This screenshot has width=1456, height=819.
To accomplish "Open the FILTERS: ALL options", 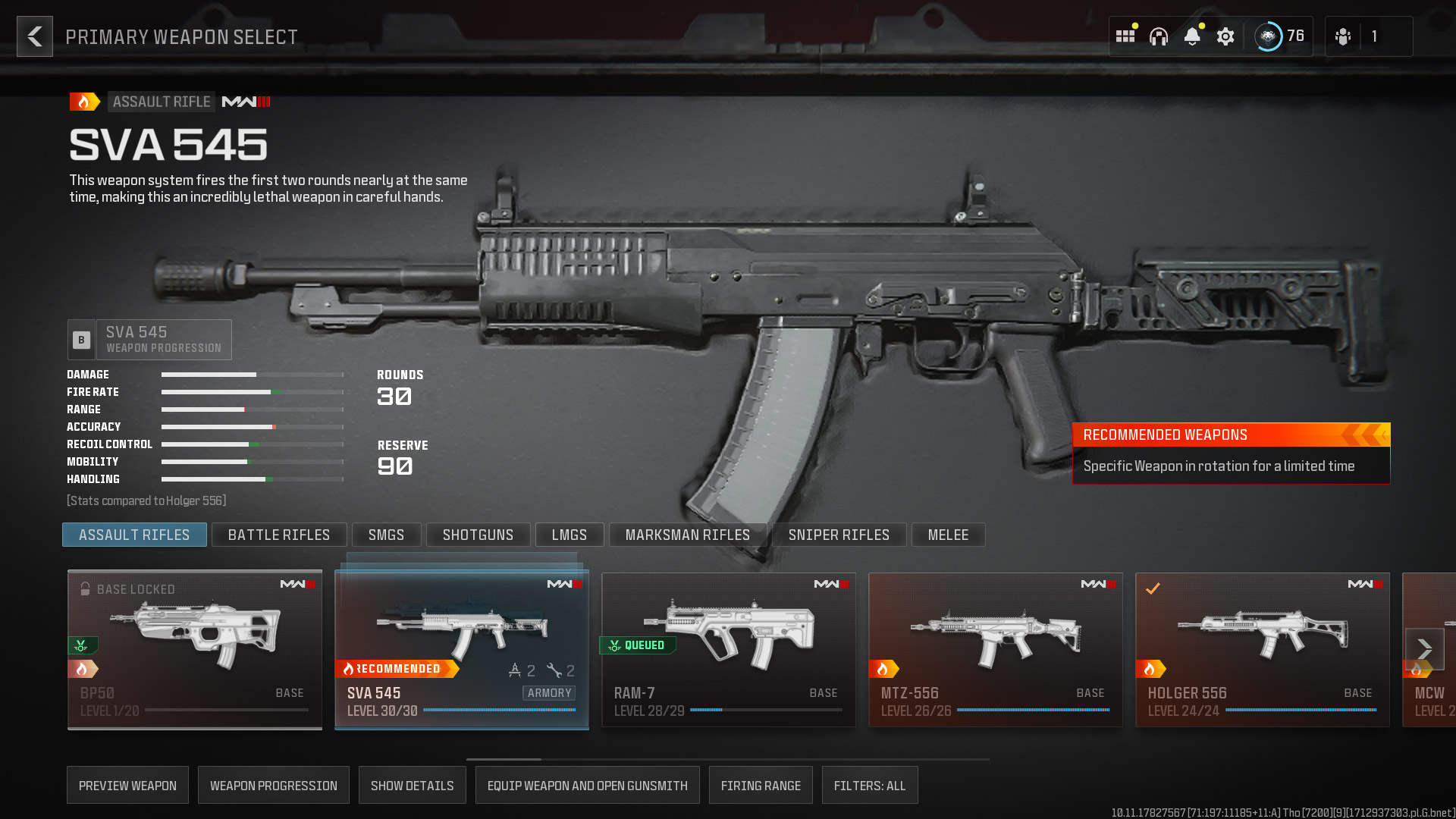I will pyautogui.click(x=870, y=785).
